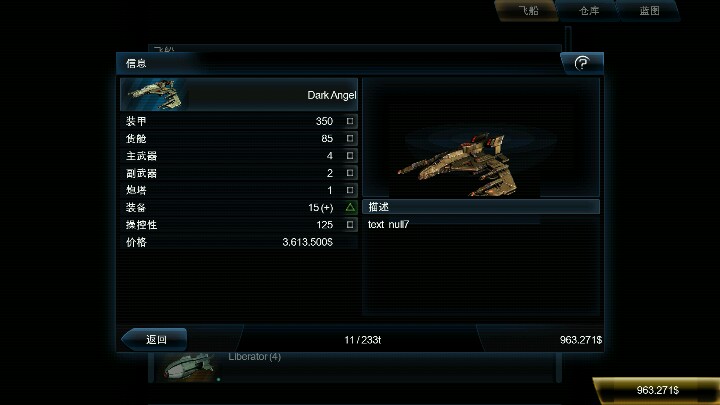Click the 返回 back button
Viewport: 720px width, 405px height.
(x=155, y=339)
